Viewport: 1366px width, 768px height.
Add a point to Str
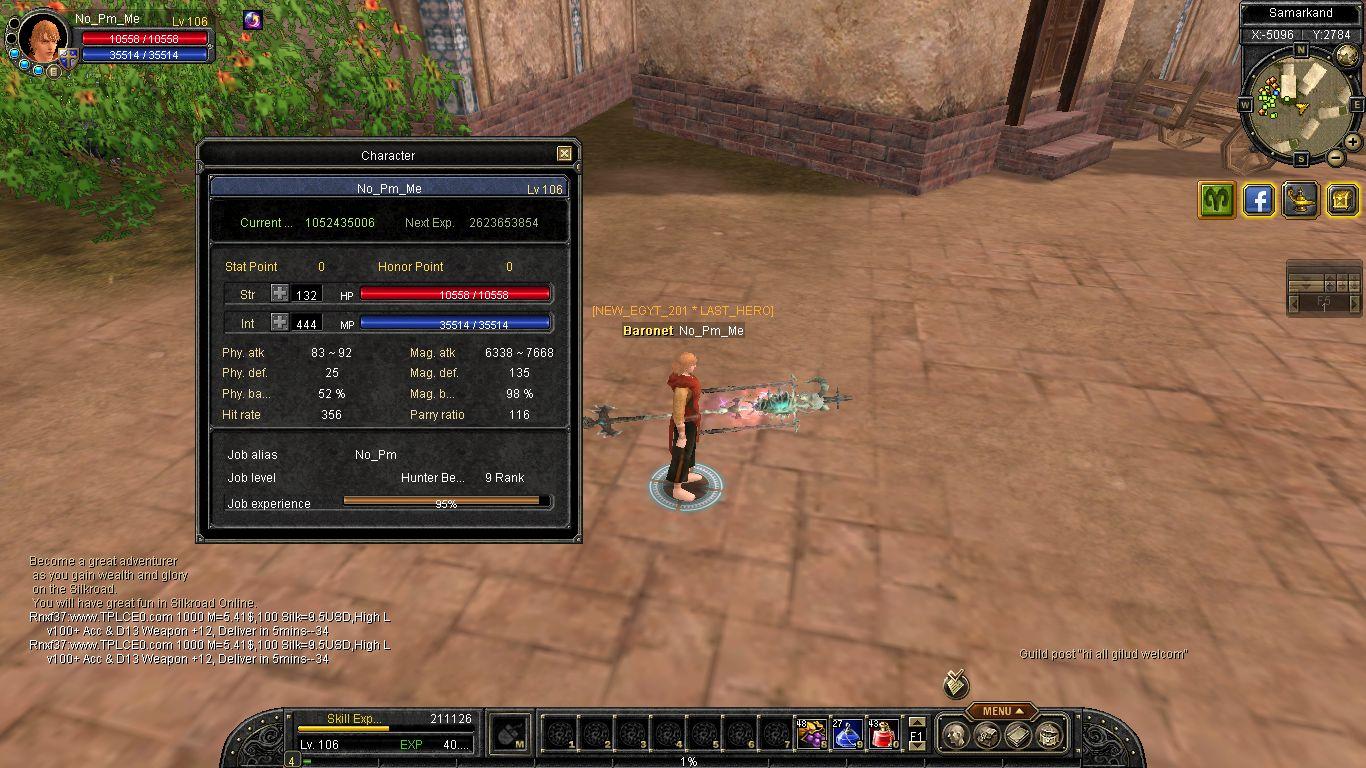coord(280,294)
